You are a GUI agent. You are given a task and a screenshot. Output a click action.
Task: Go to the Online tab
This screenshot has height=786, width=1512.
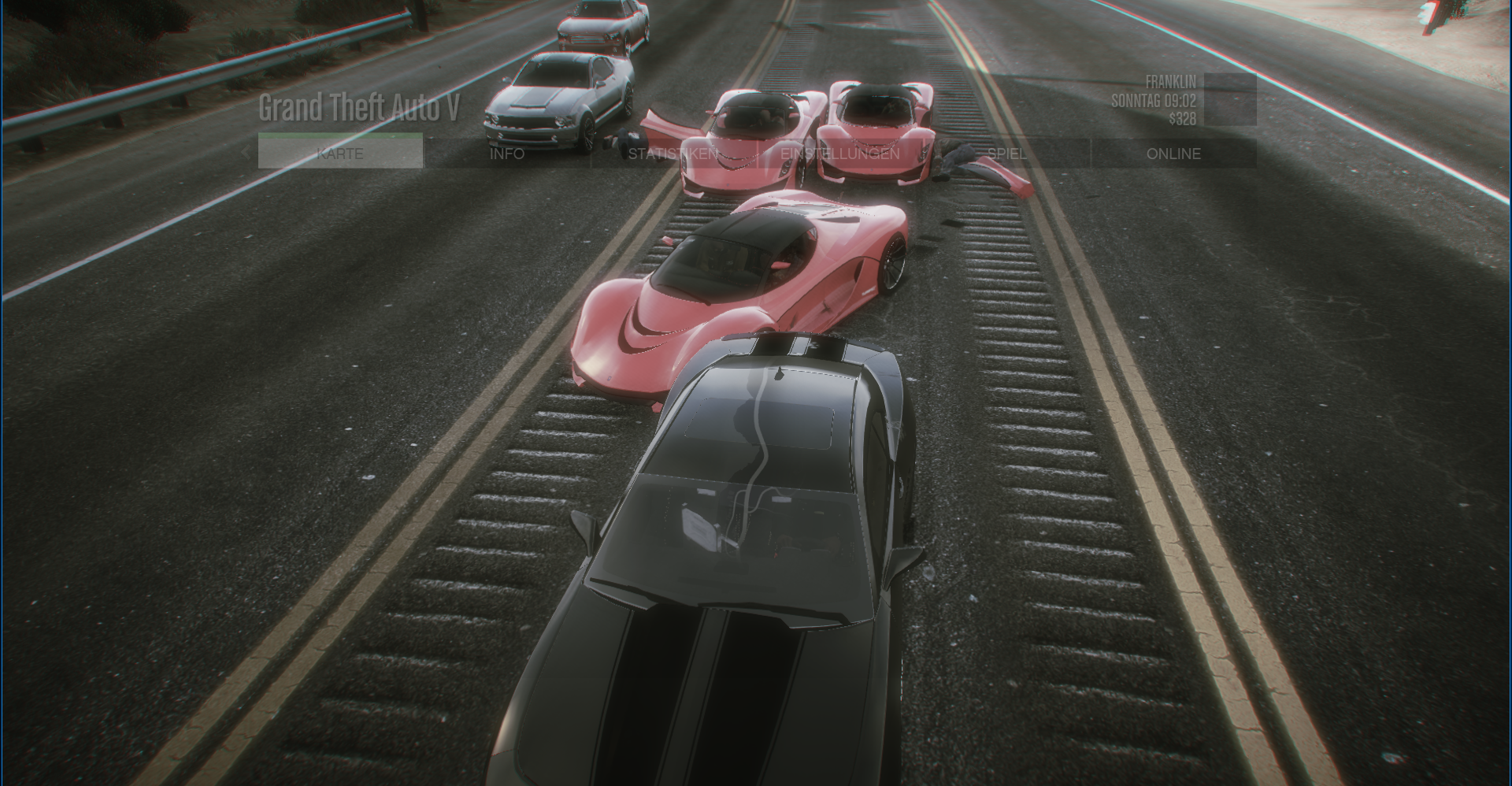[x=1173, y=154]
